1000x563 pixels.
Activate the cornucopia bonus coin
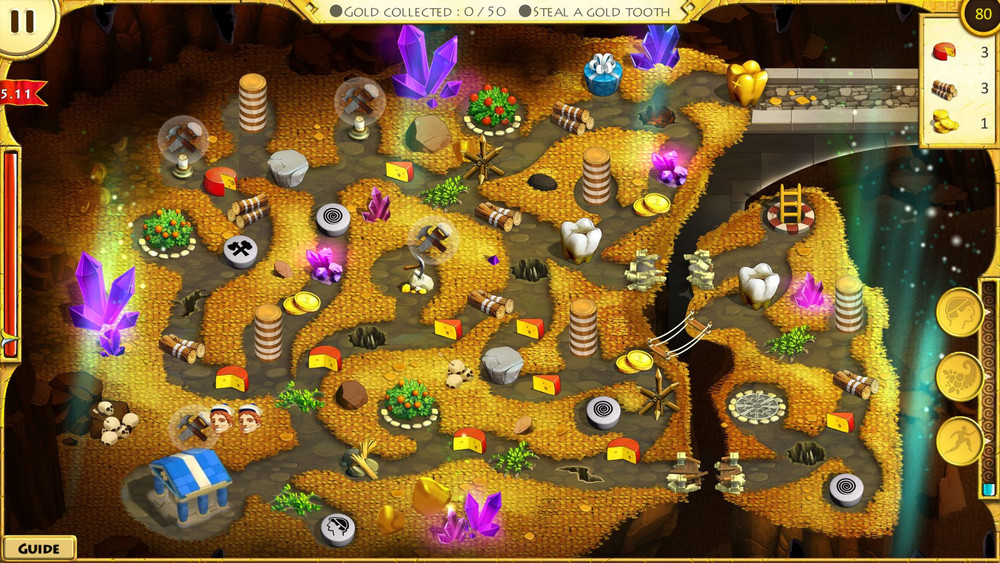958,377
